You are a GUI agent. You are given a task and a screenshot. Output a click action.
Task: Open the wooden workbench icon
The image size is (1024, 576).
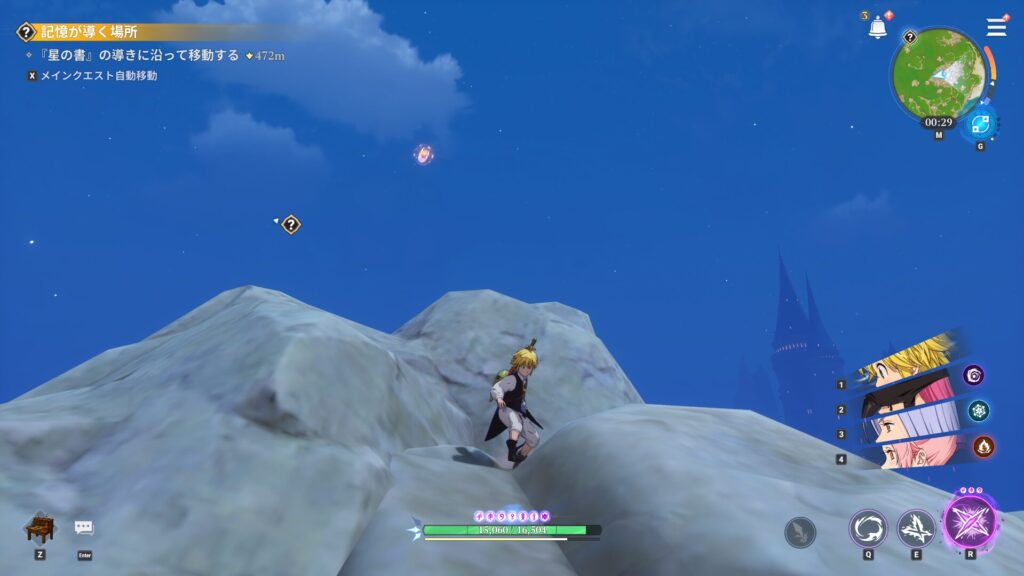[39, 527]
